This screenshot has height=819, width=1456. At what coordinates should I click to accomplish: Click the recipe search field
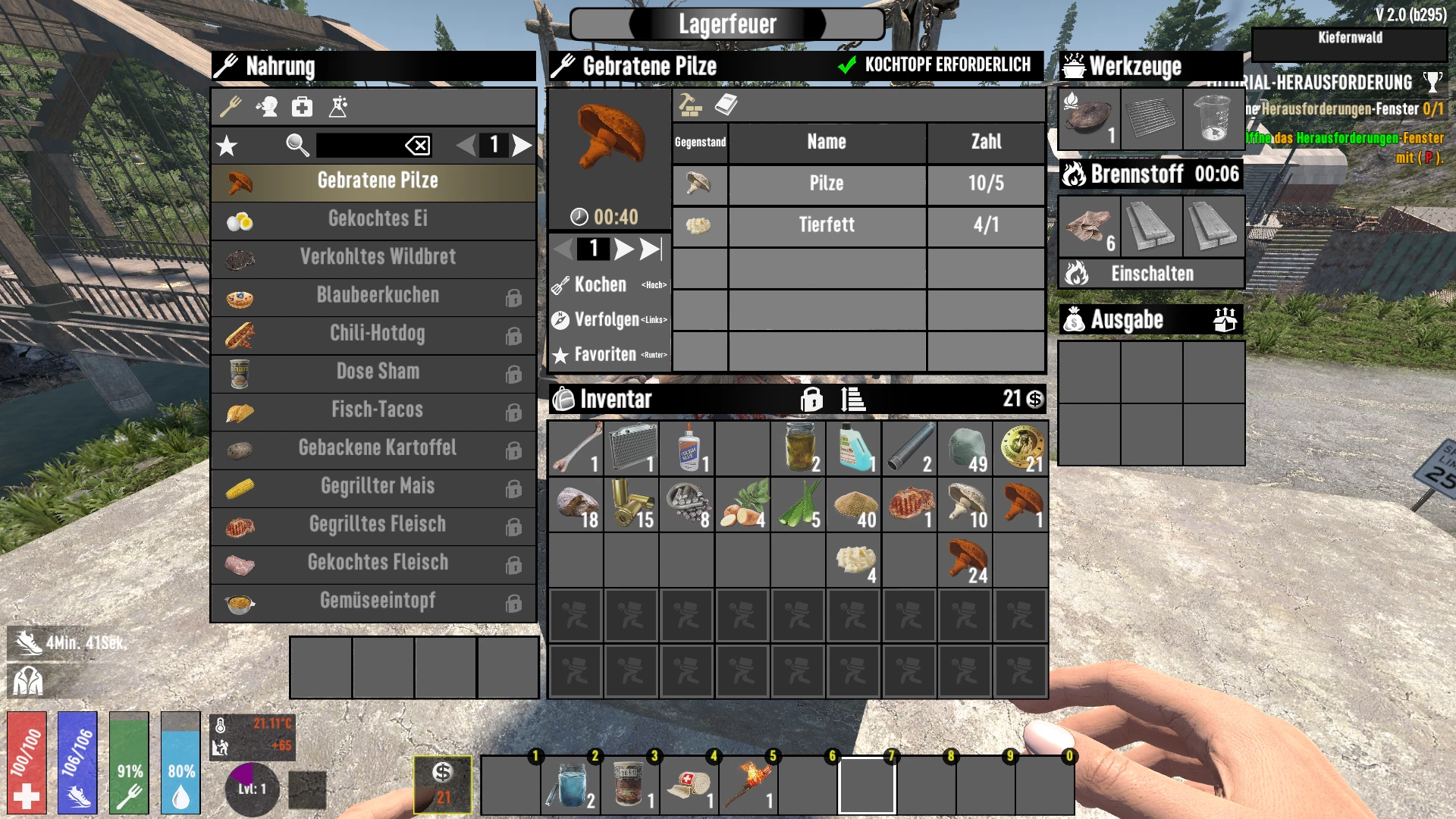coord(359,145)
